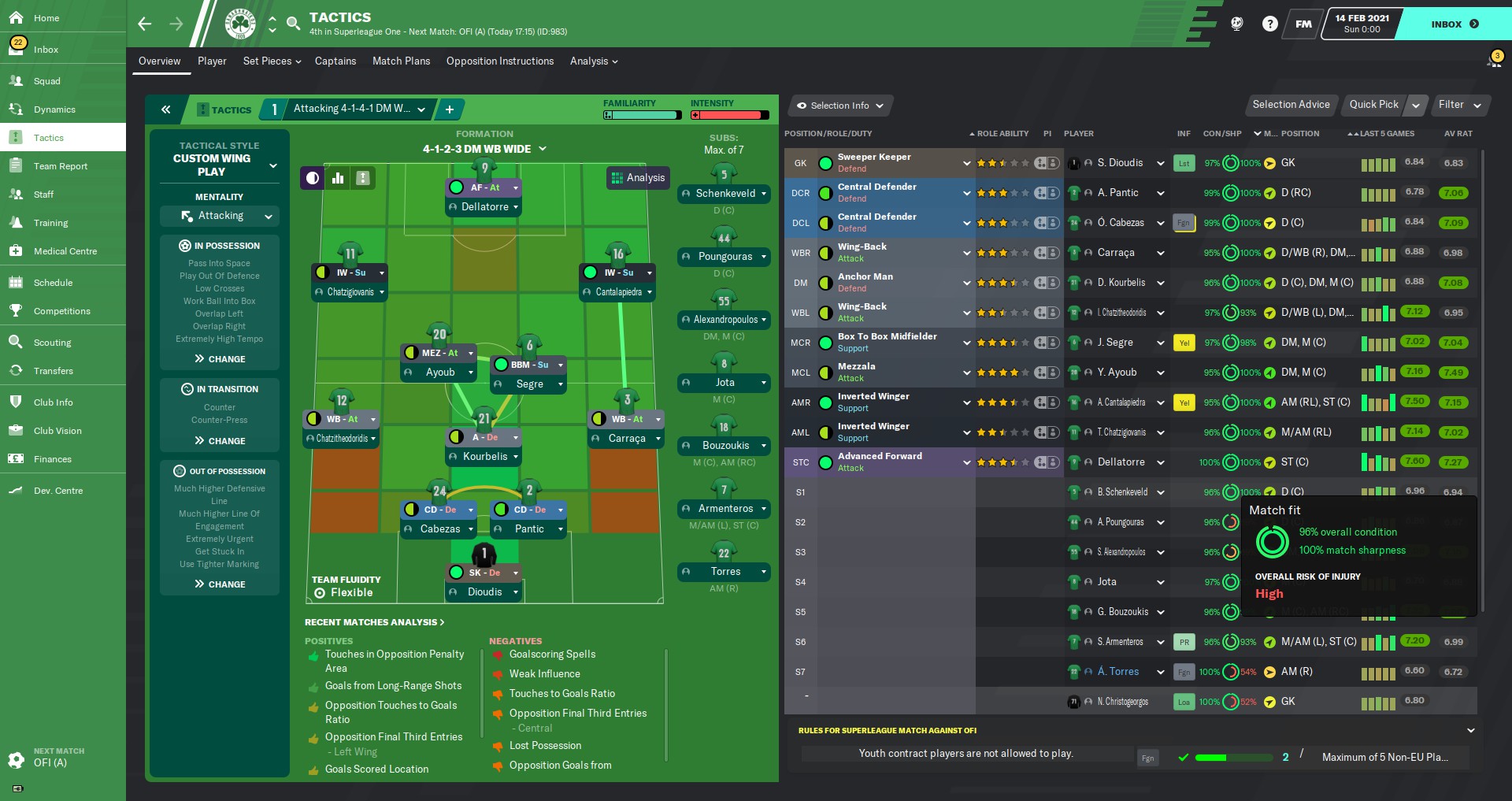The height and width of the screenshot is (801, 1512).
Task: Click the INBOX continue button
Action: (1455, 24)
